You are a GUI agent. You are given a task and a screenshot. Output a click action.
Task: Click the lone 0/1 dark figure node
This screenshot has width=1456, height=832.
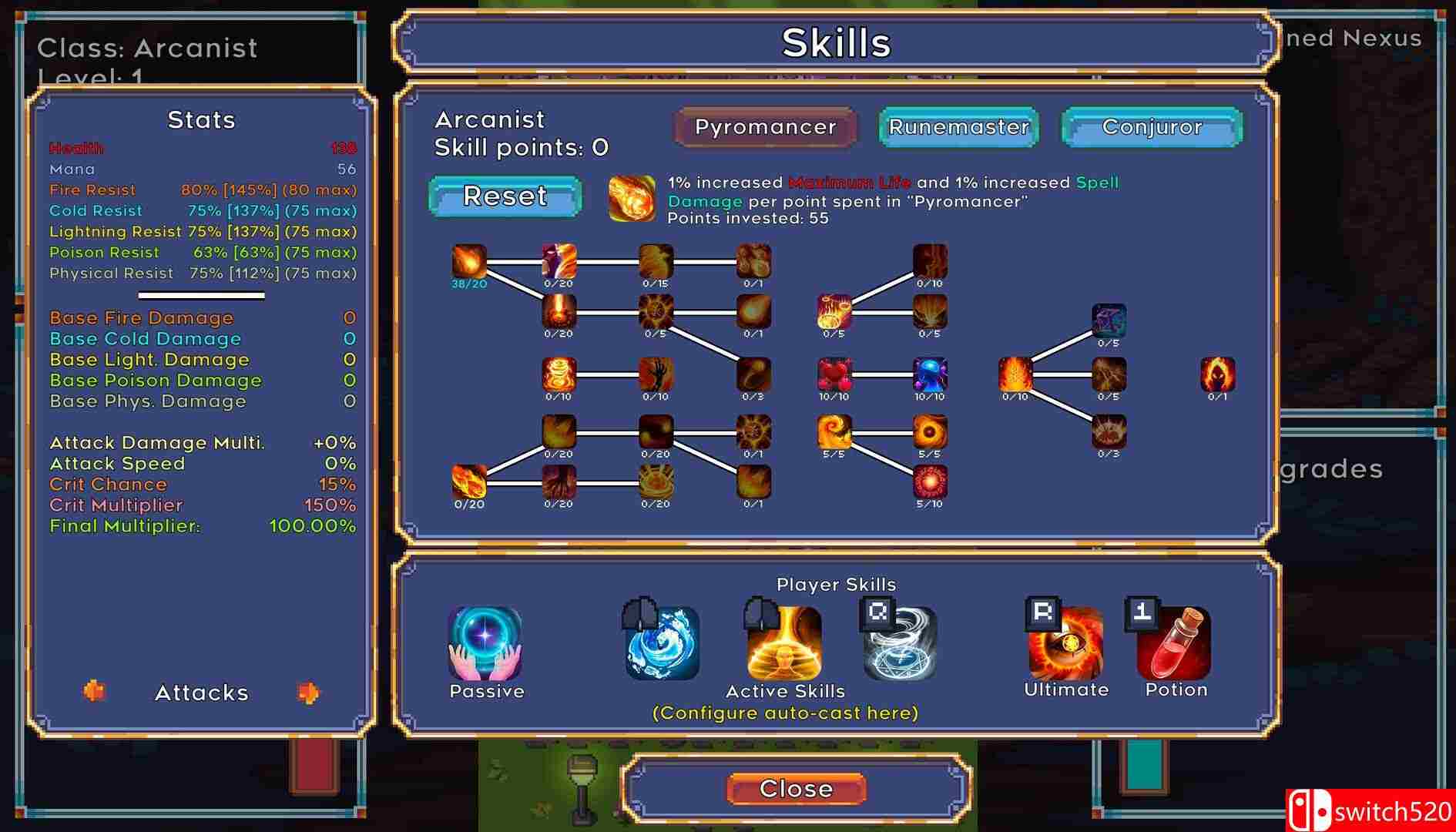(x=1217, y=376)
